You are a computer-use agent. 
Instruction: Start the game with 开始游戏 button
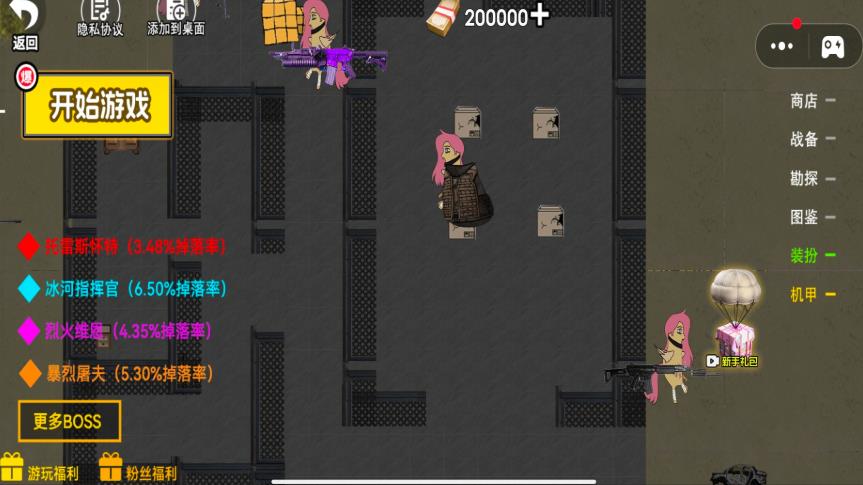tap(98, 105)
